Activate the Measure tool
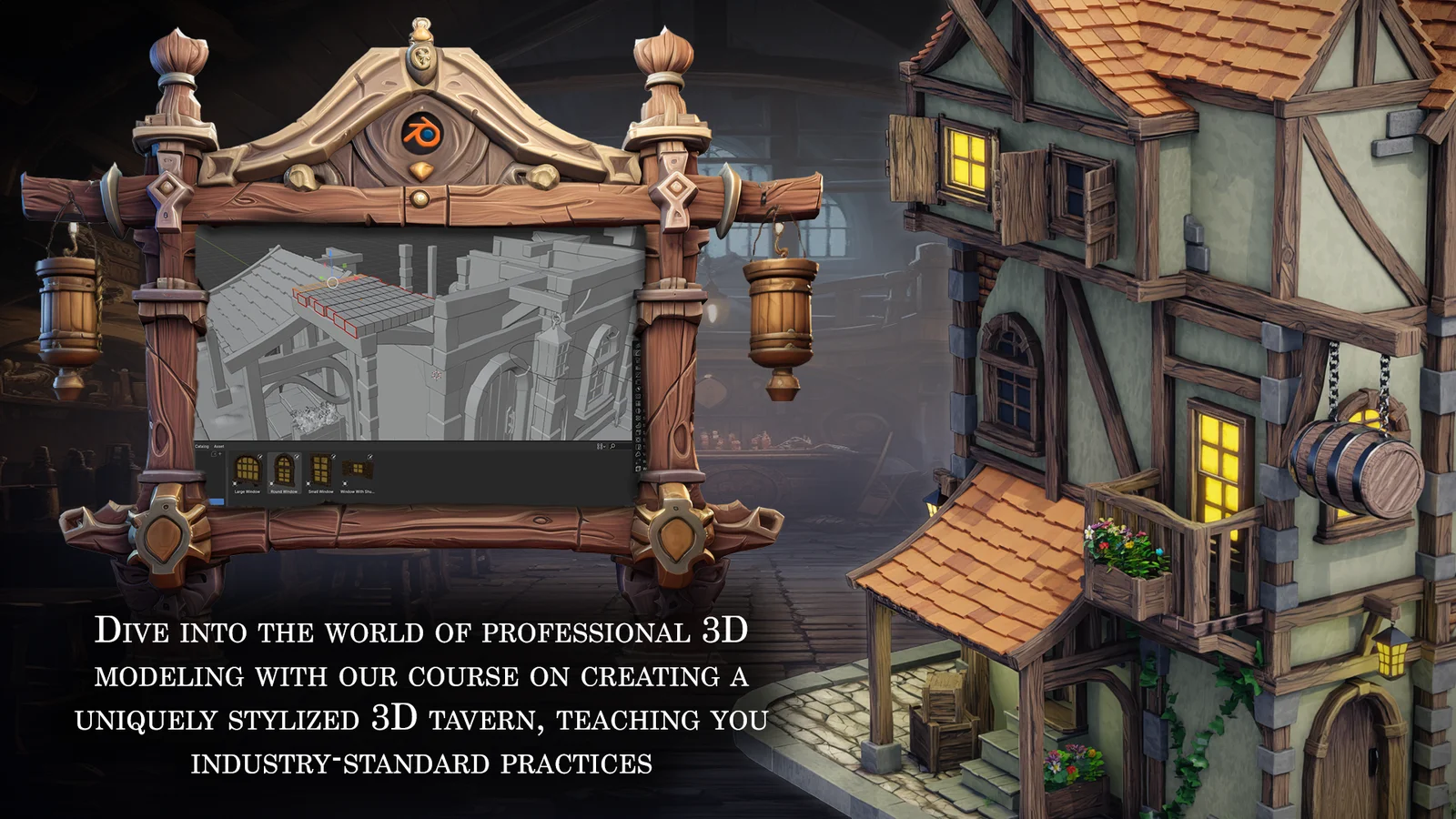Image resolution: width=1456 pixels, height=819 pixels. pos(638,397)
